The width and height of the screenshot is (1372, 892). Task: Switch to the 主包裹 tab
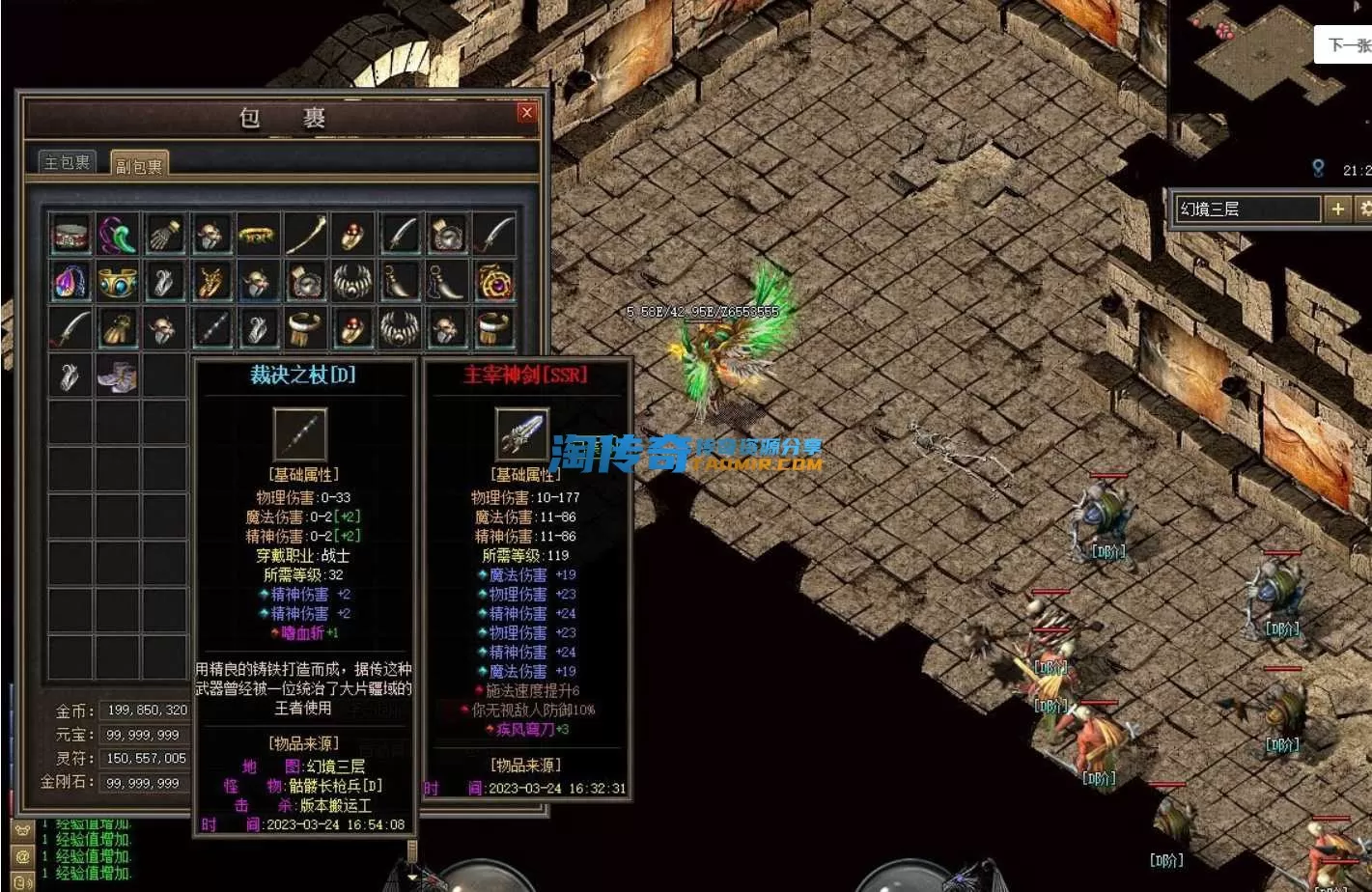68,162
